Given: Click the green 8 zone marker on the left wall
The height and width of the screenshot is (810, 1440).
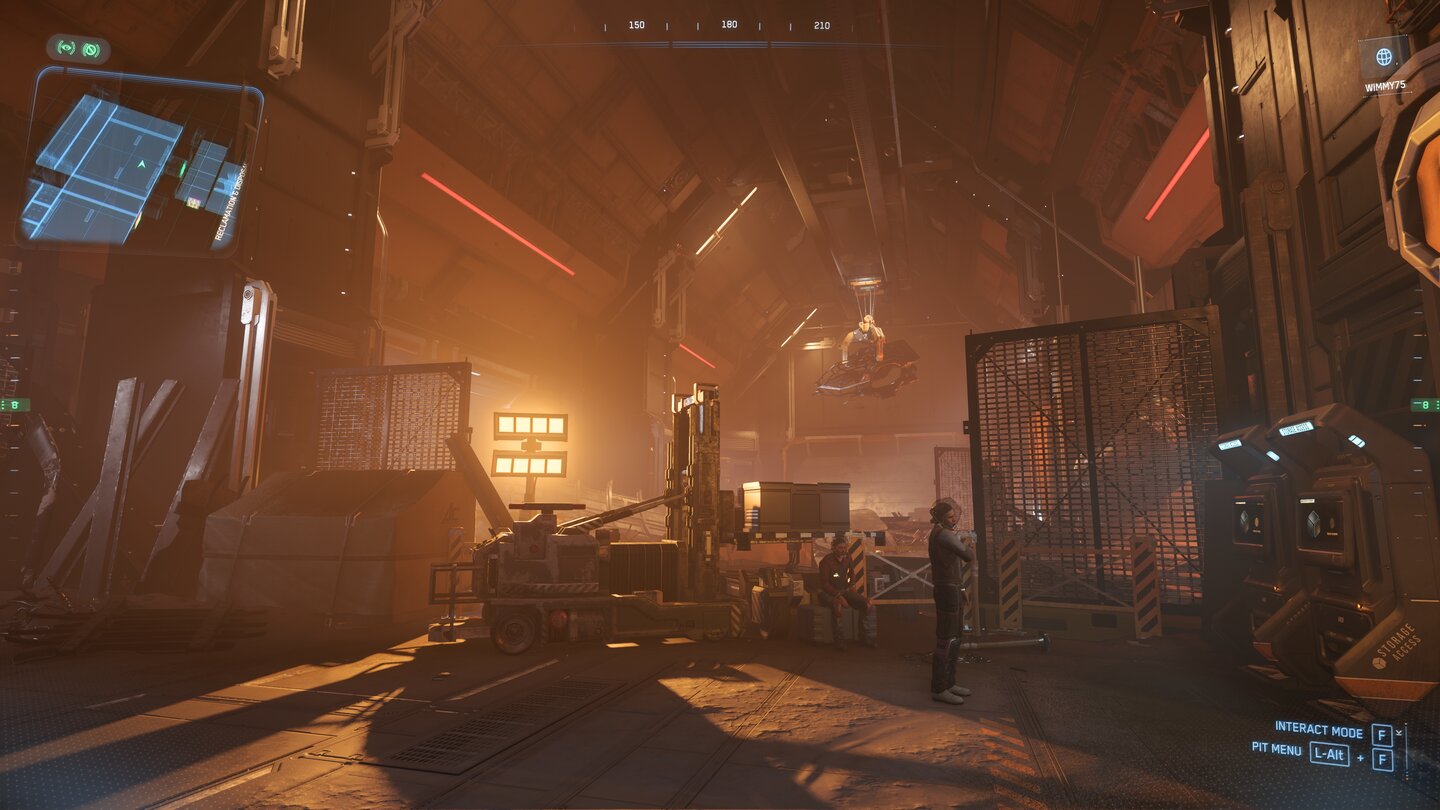Looking at the screenshot, I should click(x=15, y=405).
